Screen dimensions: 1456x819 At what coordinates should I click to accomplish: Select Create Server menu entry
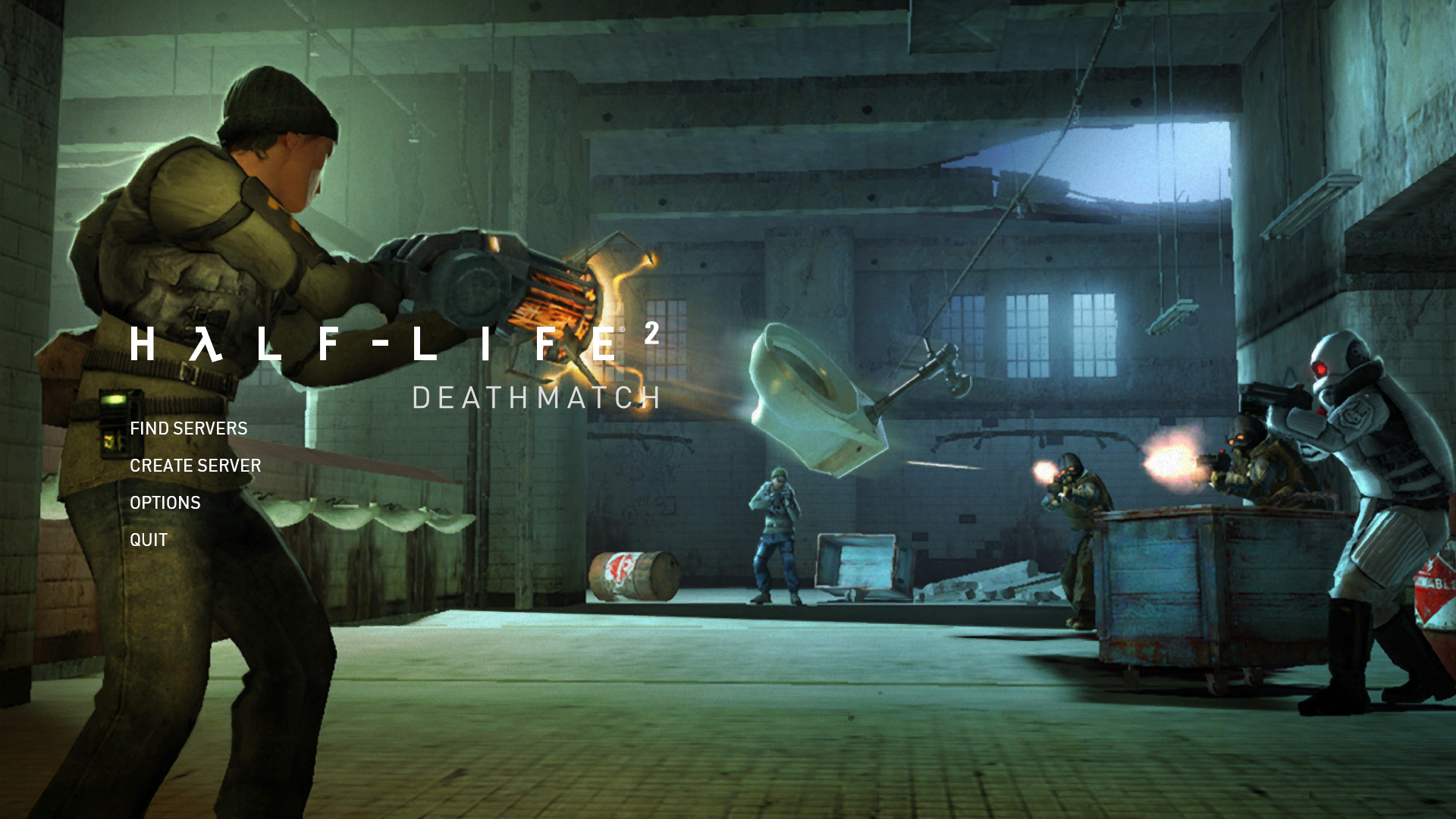click(x=195, y=466)
